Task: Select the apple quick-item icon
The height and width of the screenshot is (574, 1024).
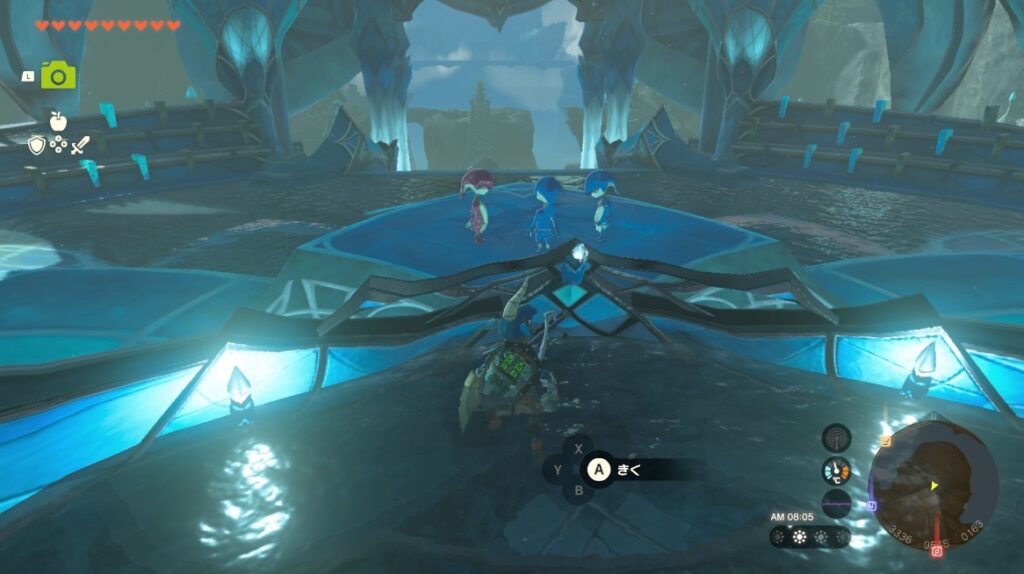Action: (x=58, y=121)
